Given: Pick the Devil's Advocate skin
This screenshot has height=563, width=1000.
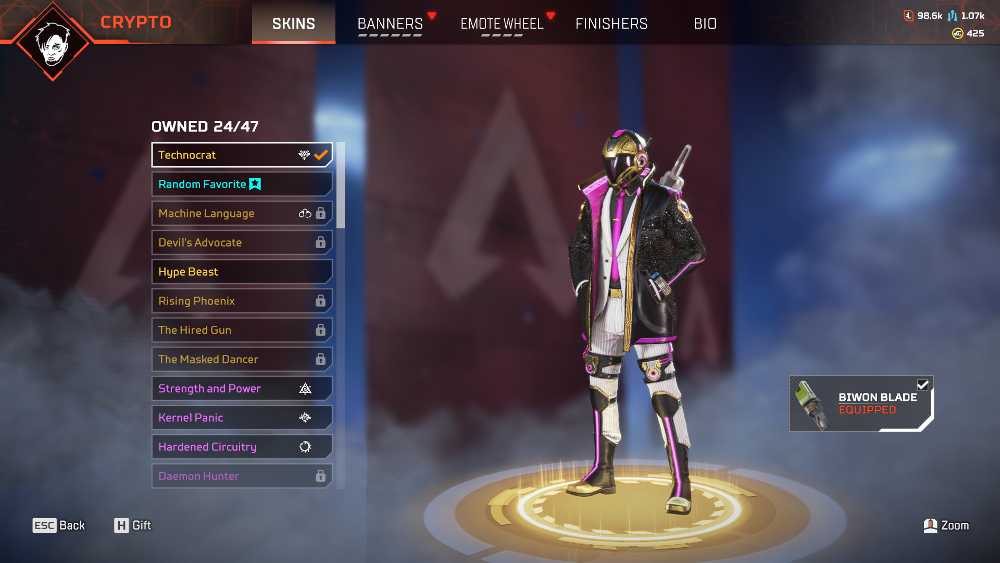Looking at the screenshot, I should coord(242,242).
